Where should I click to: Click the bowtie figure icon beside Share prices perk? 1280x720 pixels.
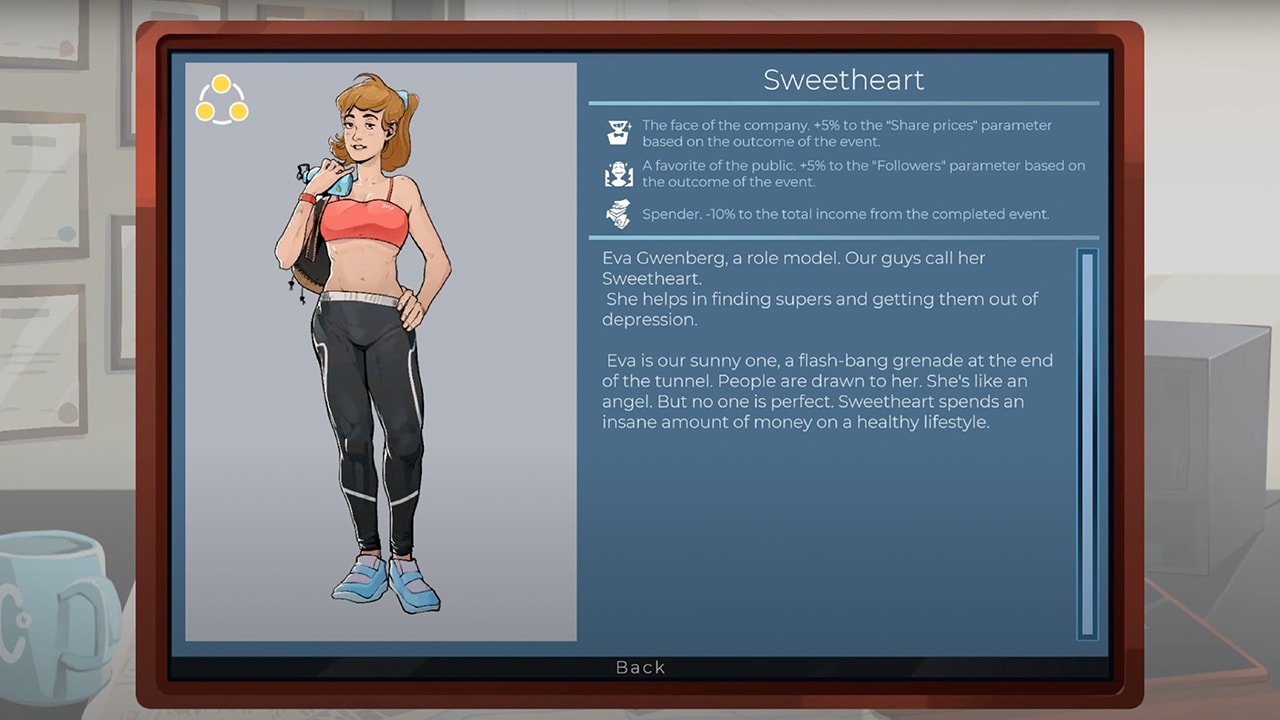click(619, 130)
